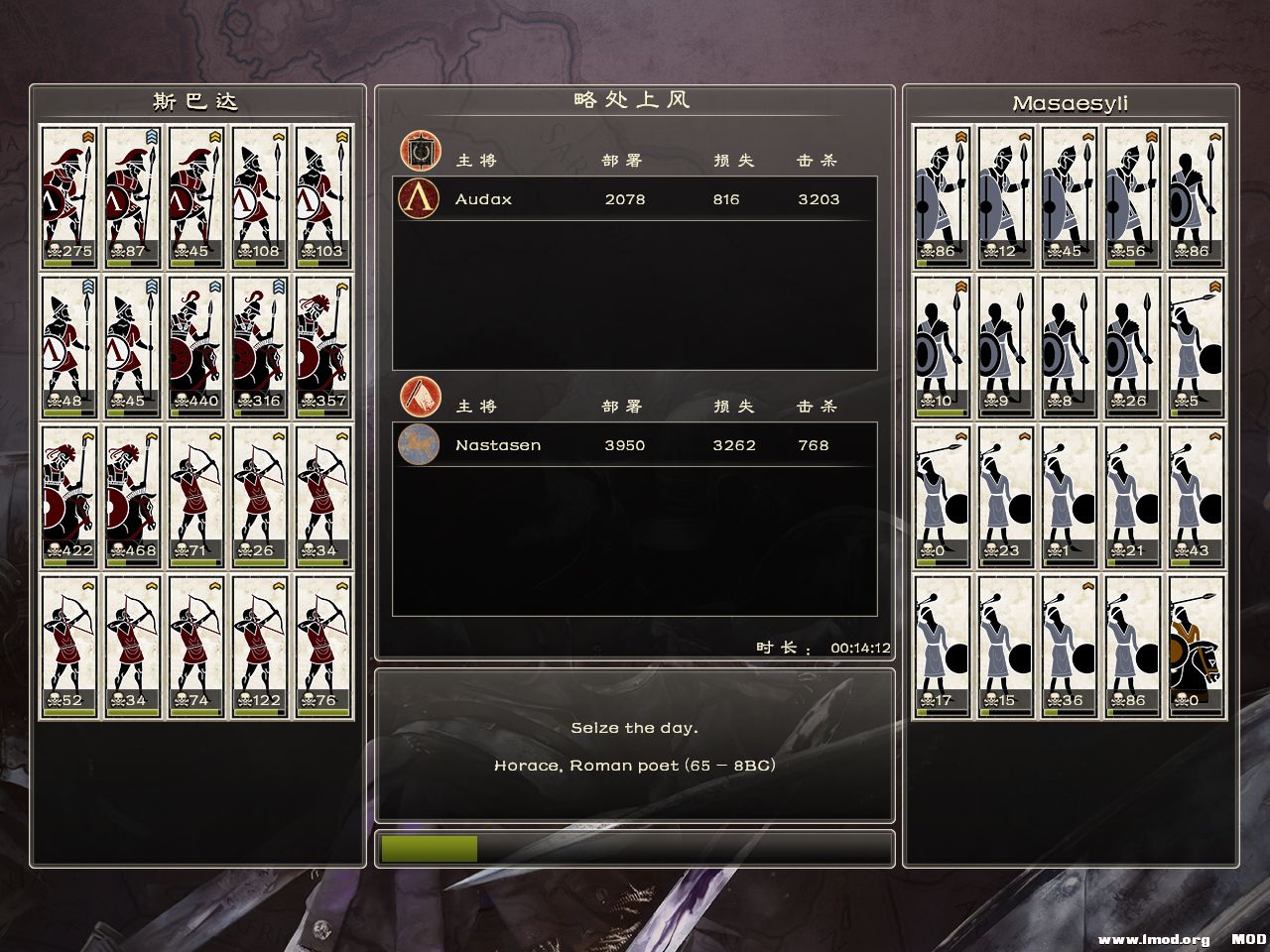Viewport: 1270px width, 952px height.
Task: Choose the Spartan cavalry card with 468 kills
Action: pyautogui.click(x=133, y=496)
